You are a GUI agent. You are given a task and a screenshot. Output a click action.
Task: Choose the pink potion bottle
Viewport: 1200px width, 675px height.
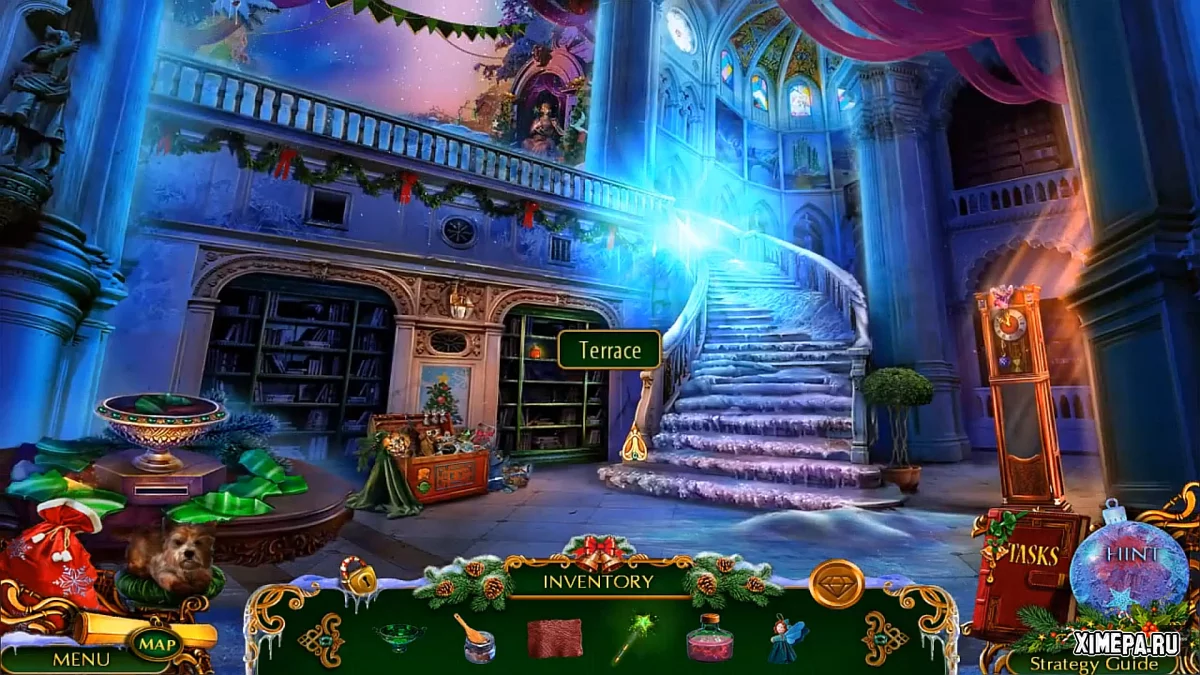709,638
